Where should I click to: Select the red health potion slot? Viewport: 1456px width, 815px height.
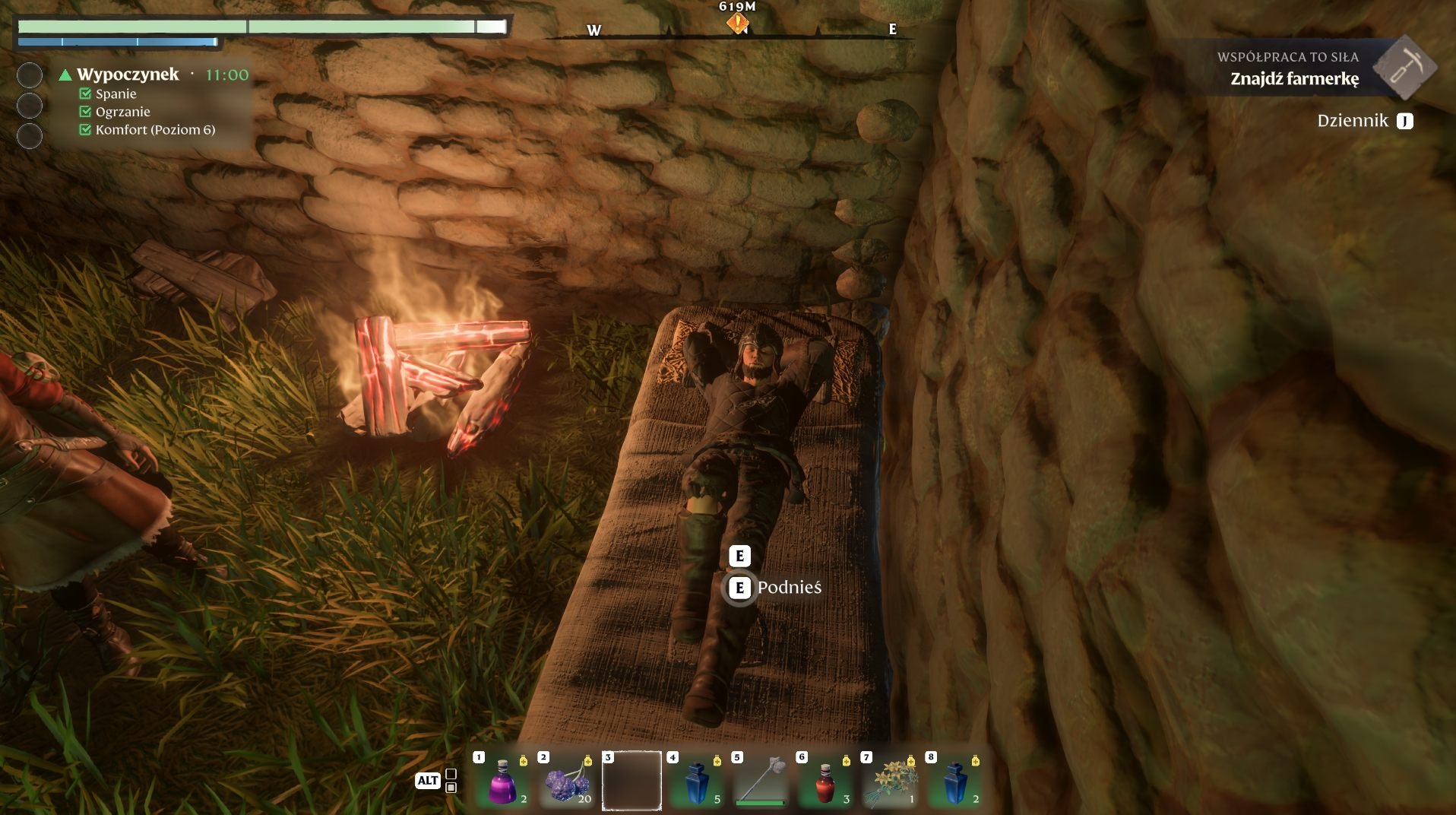[825, 781]
